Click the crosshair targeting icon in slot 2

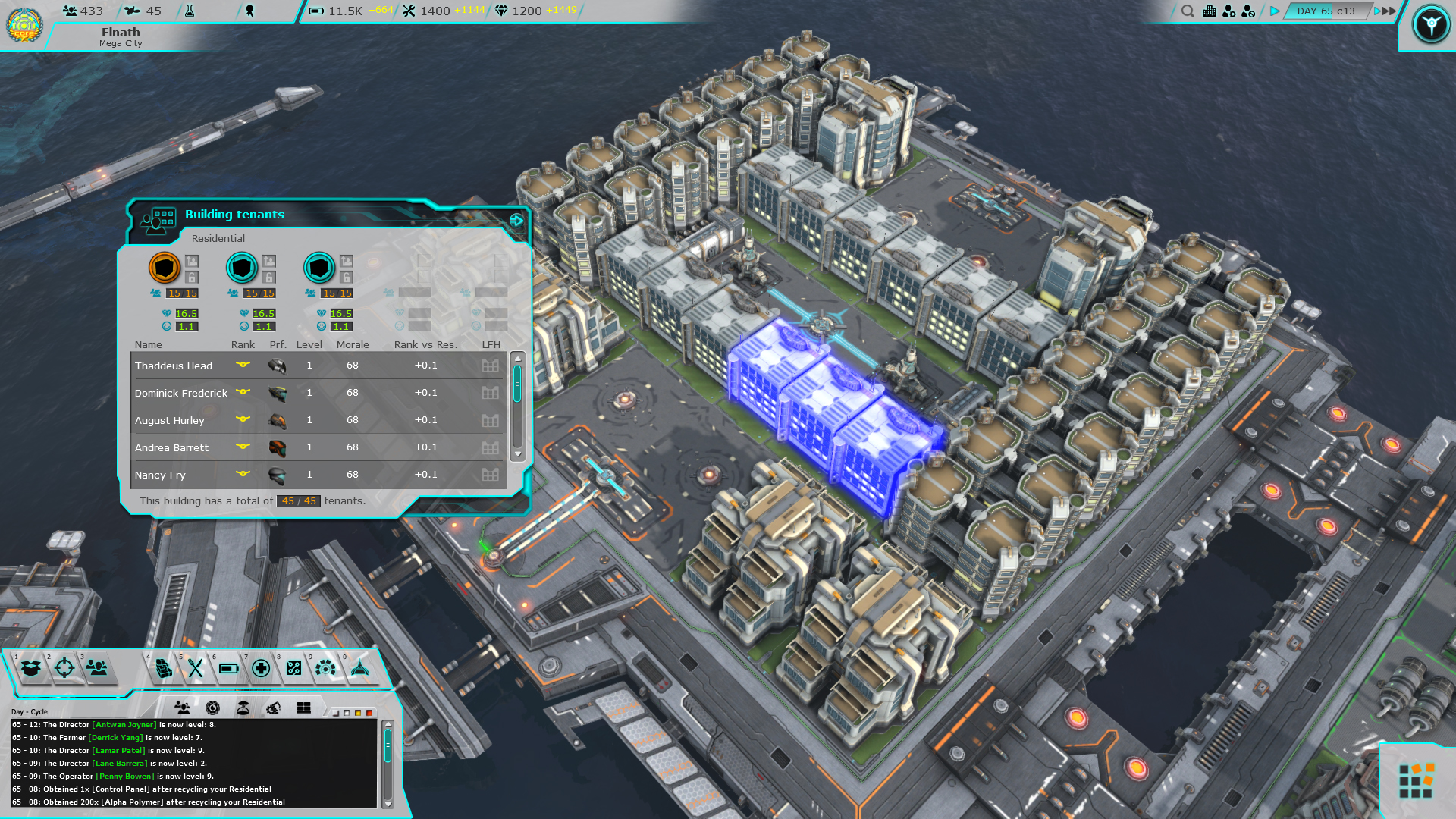pos(64,670)
